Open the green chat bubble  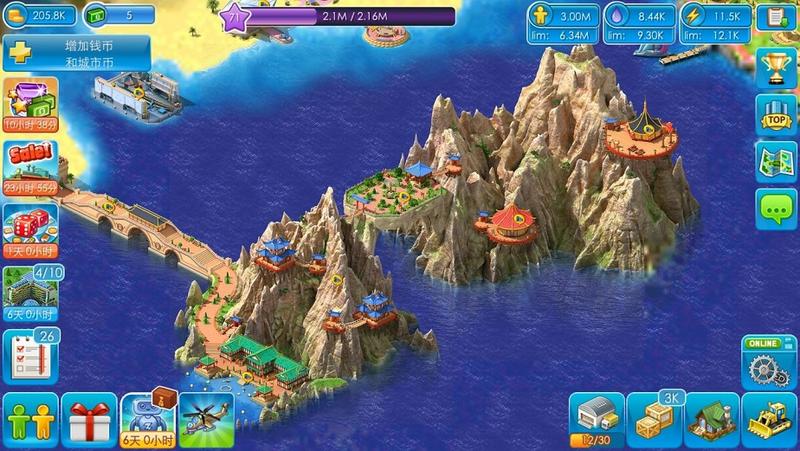click(774, 209)
